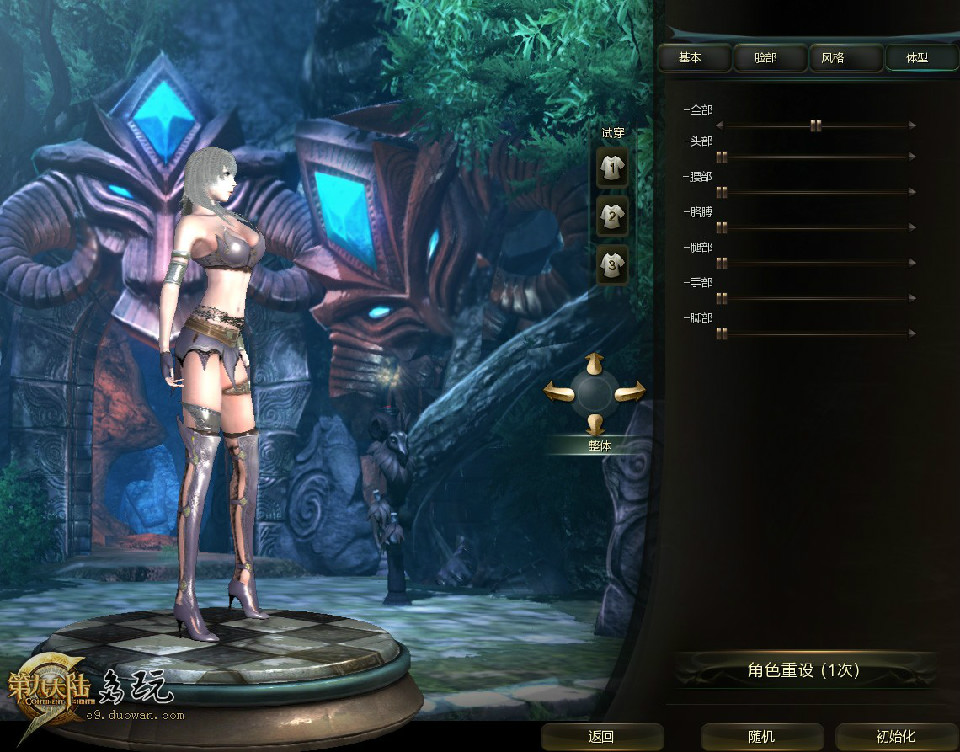Go back with the 返回 button
The height and width of the screenshot is (752, 960).
pyautogui.click(x=601, y=737)
